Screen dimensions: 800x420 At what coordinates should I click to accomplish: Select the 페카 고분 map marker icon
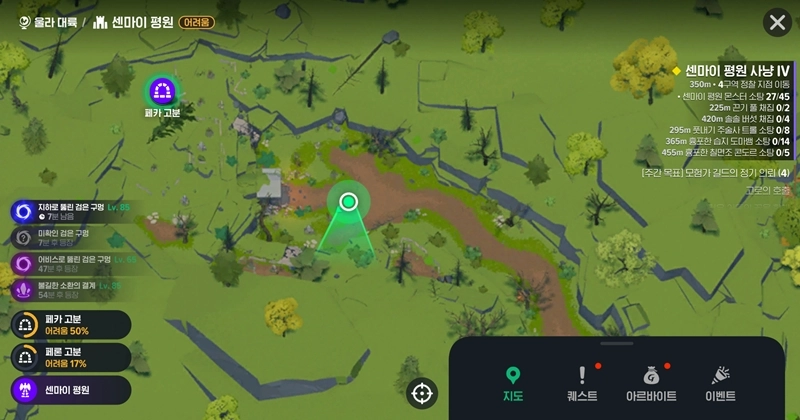point(161,92)
